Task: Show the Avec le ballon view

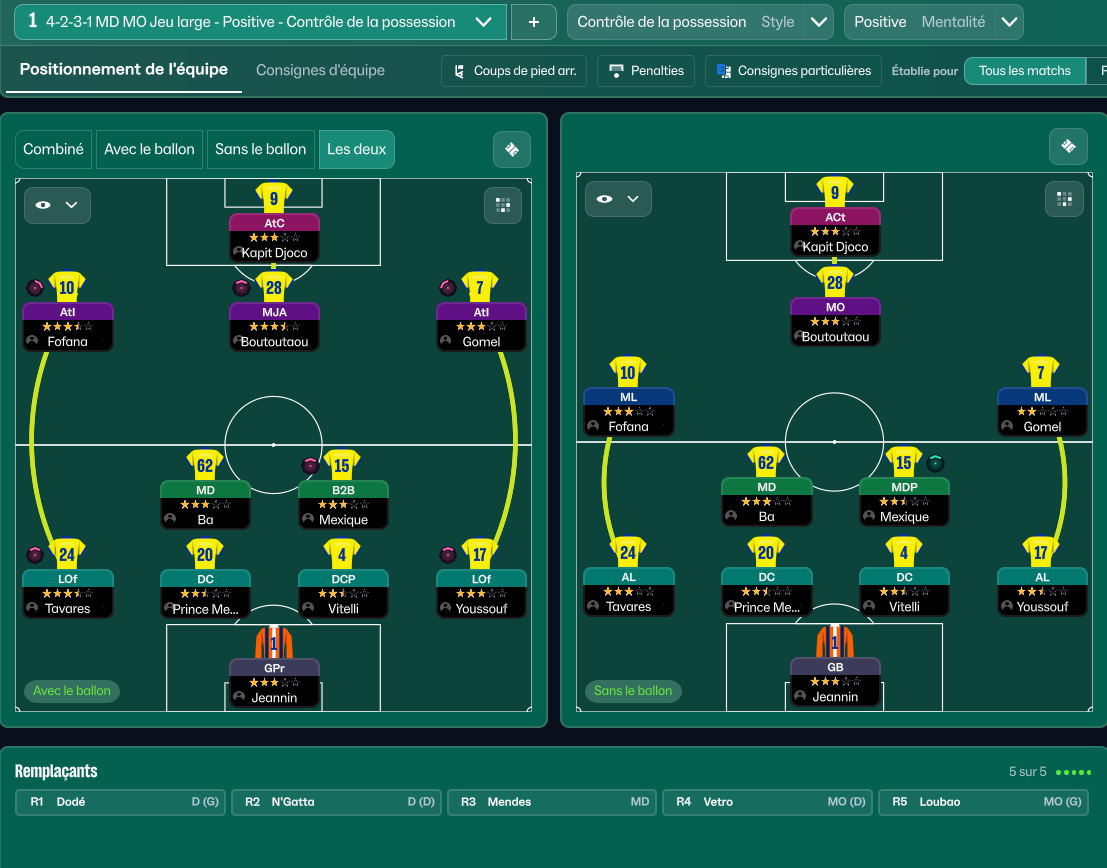Action: (149, 149)
